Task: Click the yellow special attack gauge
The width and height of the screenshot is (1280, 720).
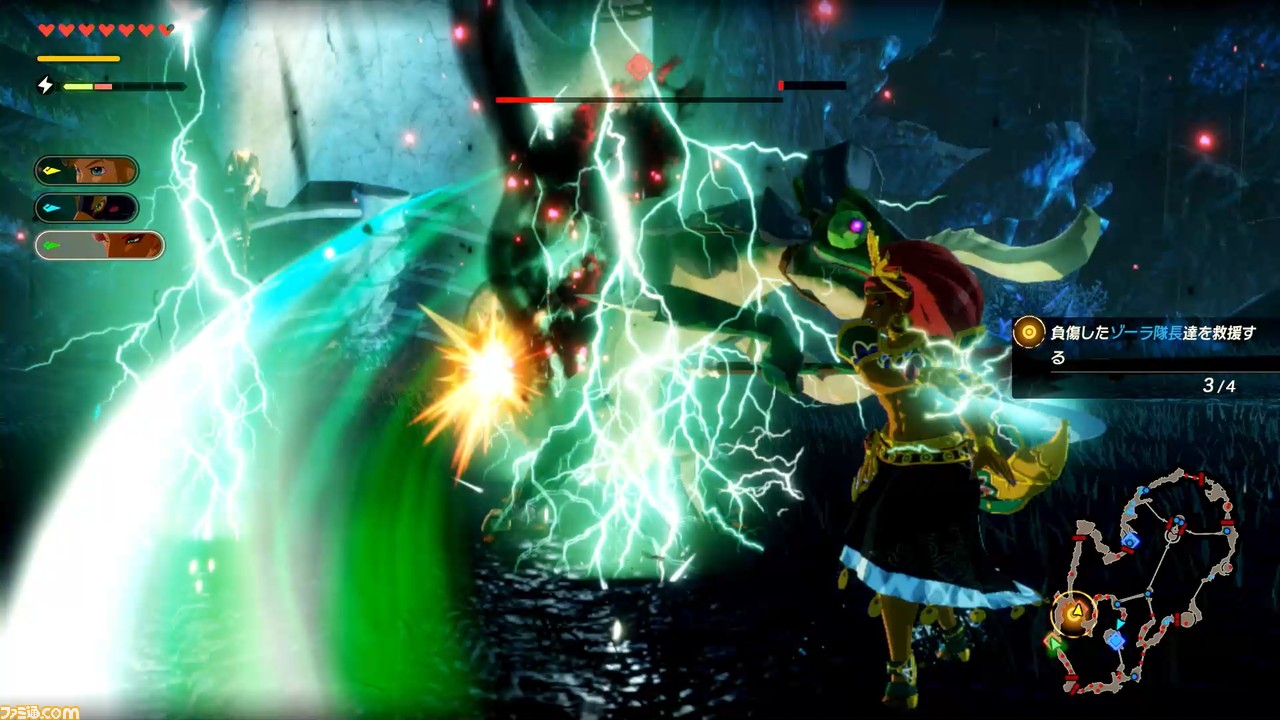Action: tap(78, 58)
